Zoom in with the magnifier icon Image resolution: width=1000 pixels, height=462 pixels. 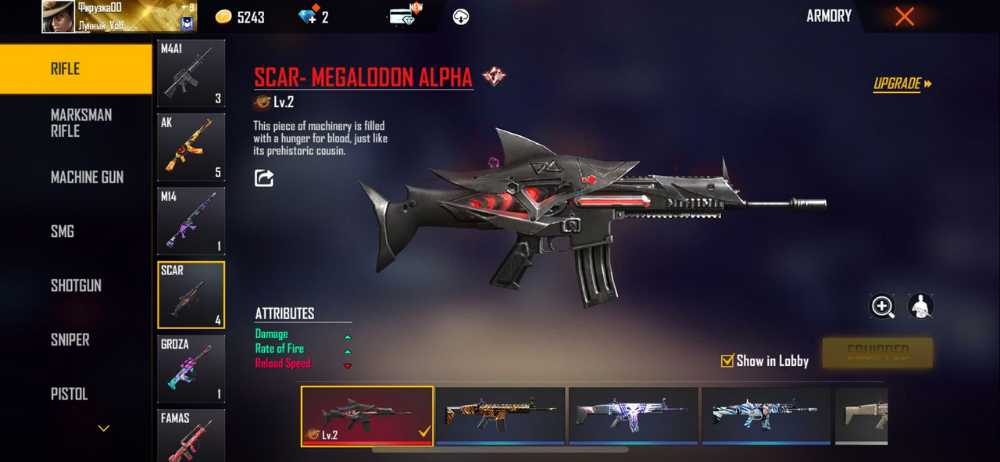click(x=882, y=307)
